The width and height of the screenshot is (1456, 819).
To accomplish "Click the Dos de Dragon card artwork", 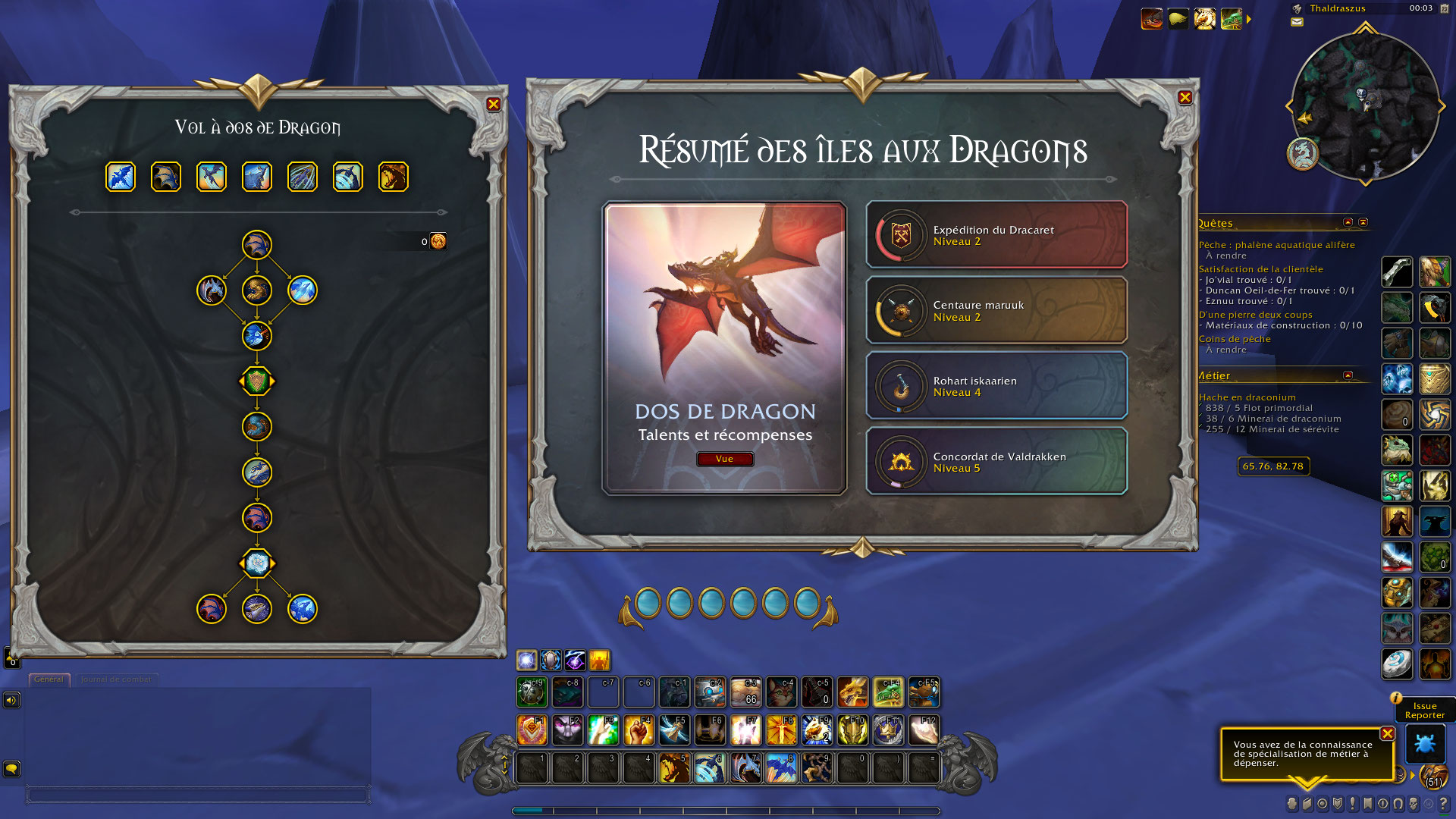I will (725, 303).
